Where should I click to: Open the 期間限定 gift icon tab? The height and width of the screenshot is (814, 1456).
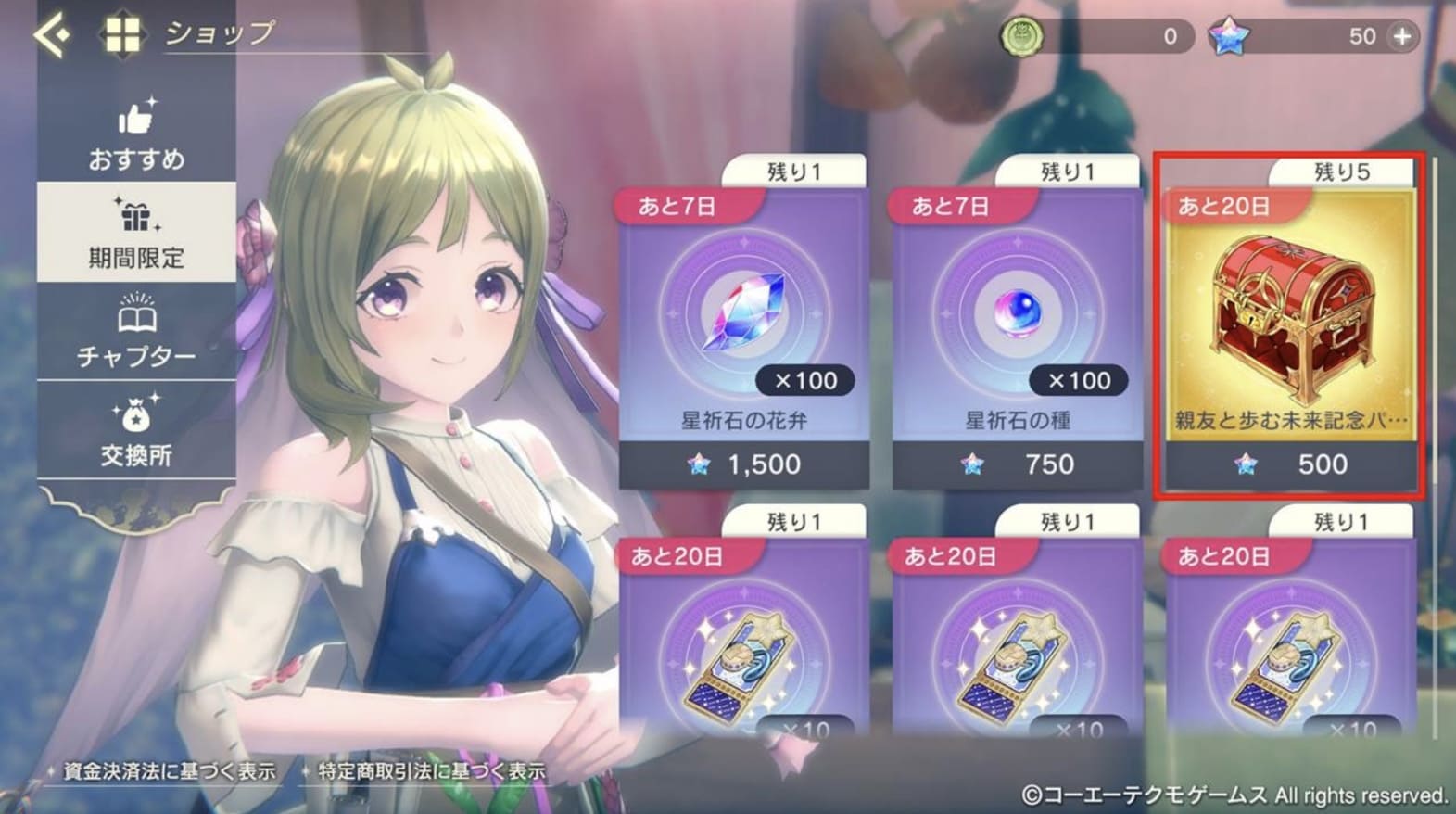tap(135, 215)
